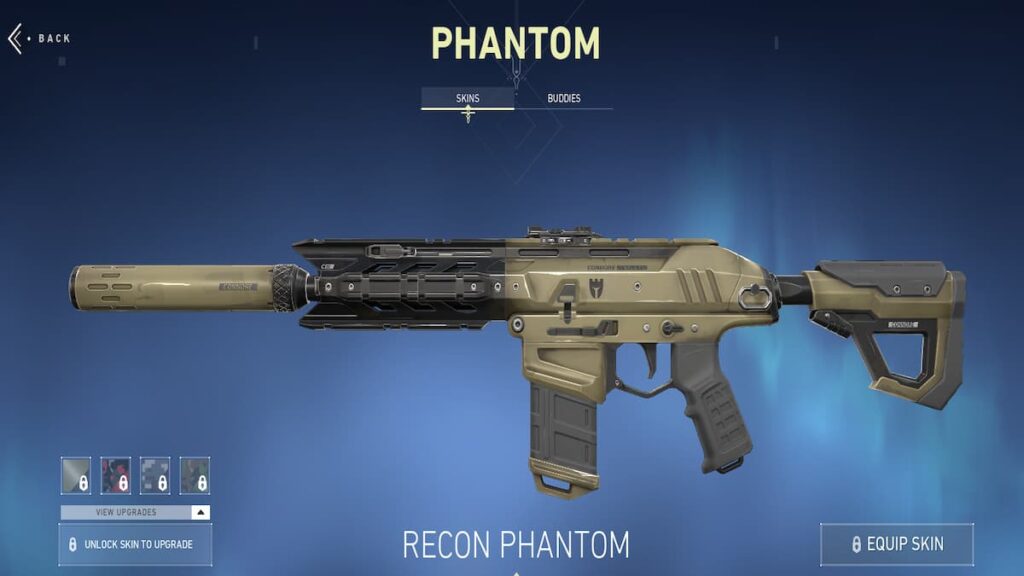This screenshot has width=1024, height=576.
Task: Equip the Recon Phantom skin
Action: point(896,545)
